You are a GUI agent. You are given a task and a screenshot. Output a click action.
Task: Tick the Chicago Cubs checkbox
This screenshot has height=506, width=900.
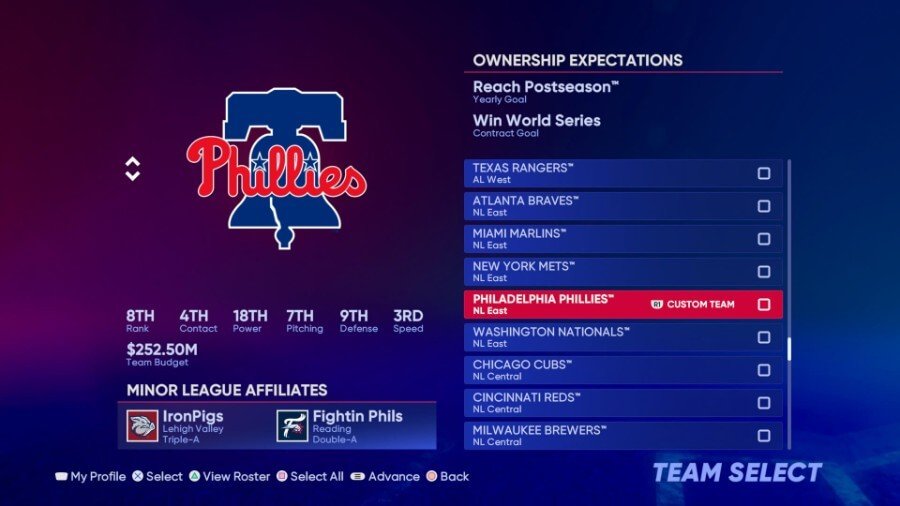[x=764, y=370]
